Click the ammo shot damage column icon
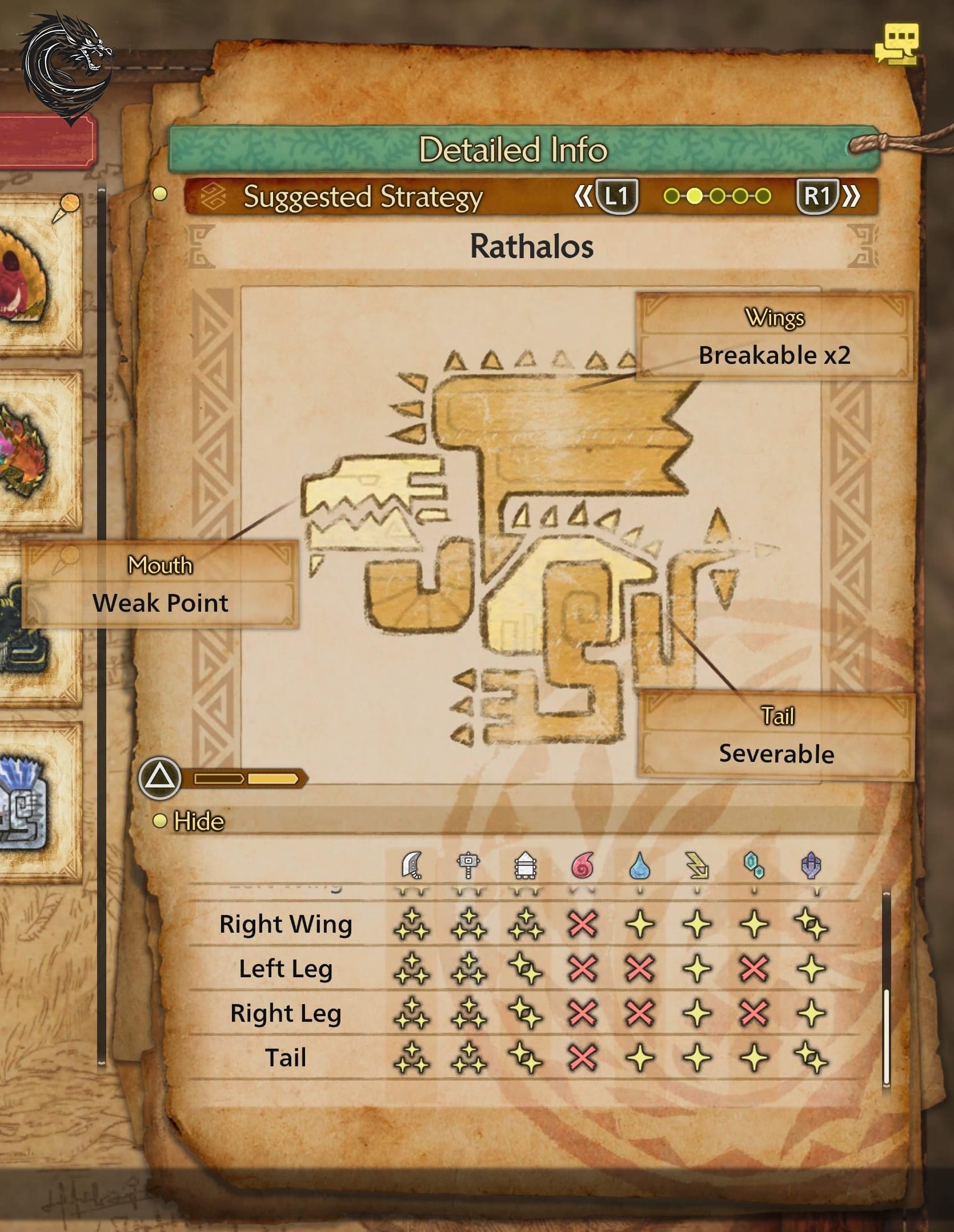 click(525, 865)
